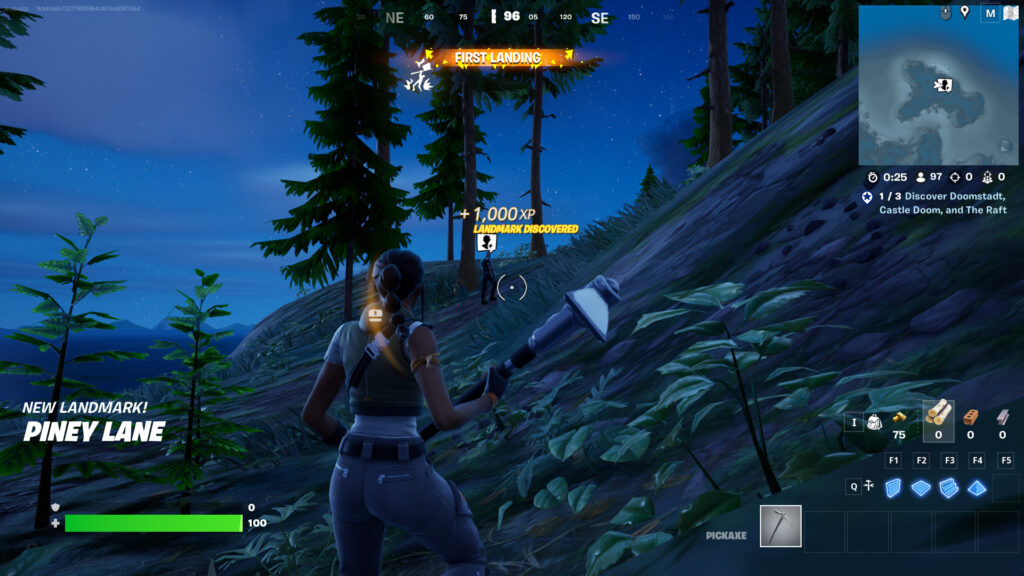Choose the pyramid roof building piece
This screenshot has width=1024, height=576.
(977, 487)
